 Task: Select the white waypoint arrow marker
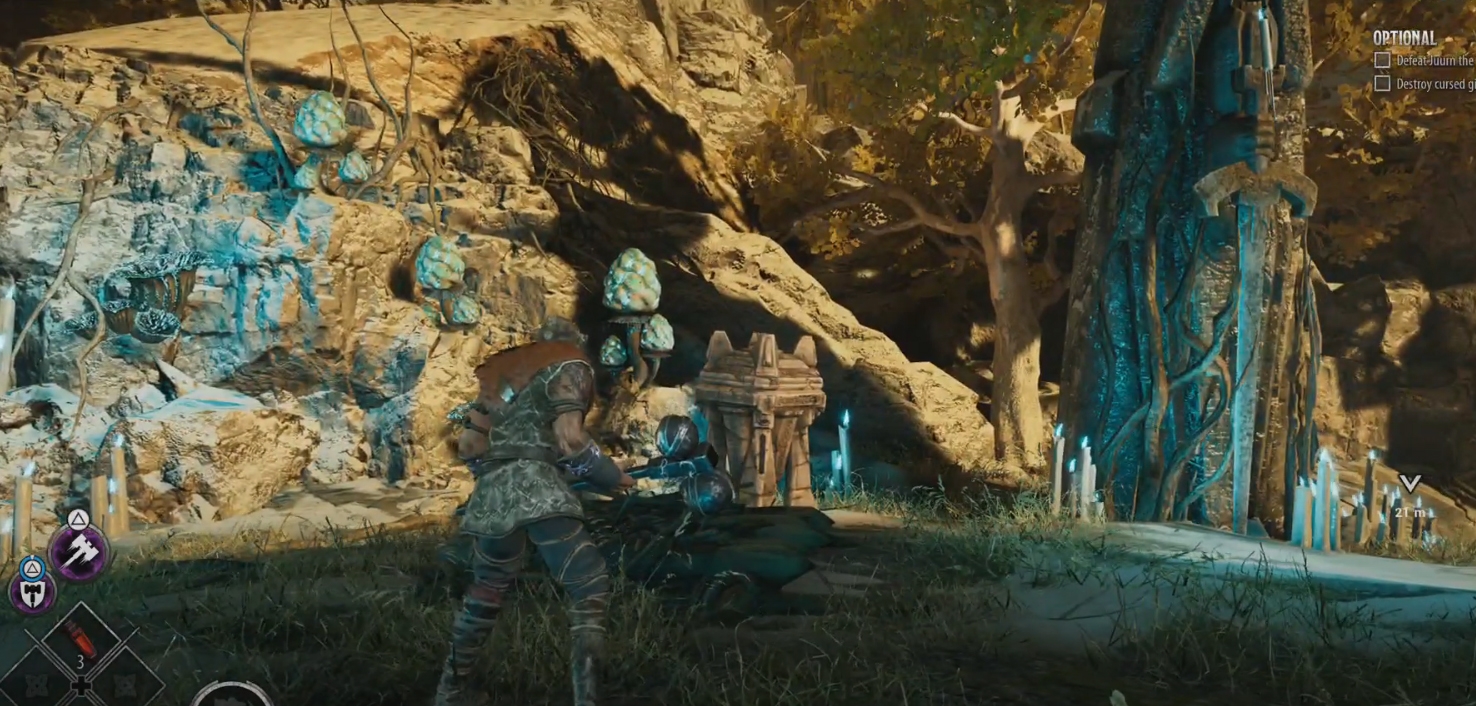click(x=1409, y=484)
